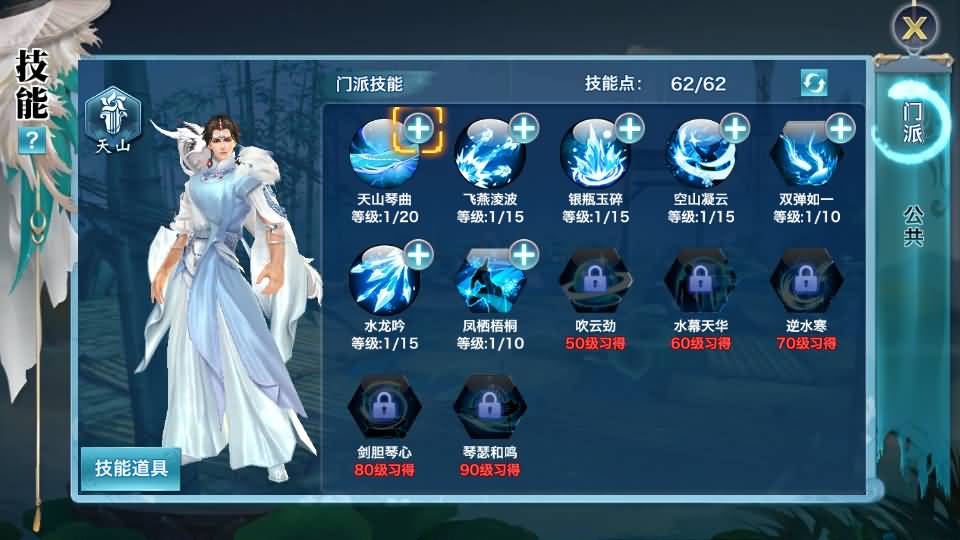
Task: Switch to the 公共 tab
Action: (912, 225)
